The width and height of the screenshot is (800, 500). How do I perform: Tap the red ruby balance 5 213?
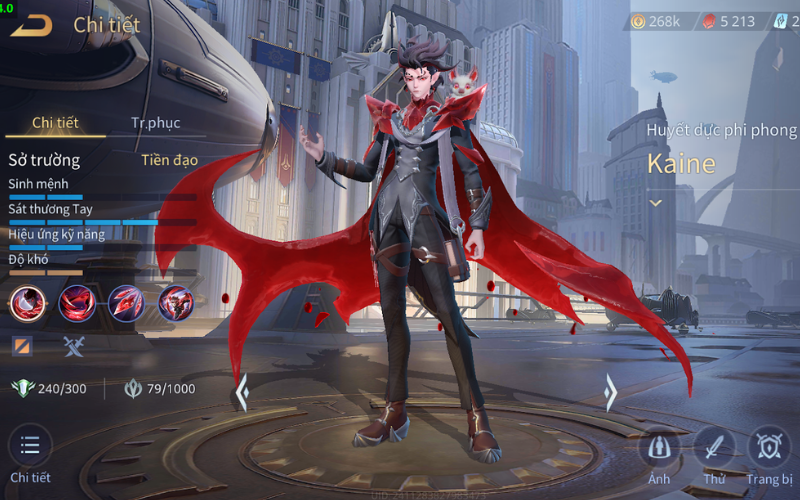728,21
